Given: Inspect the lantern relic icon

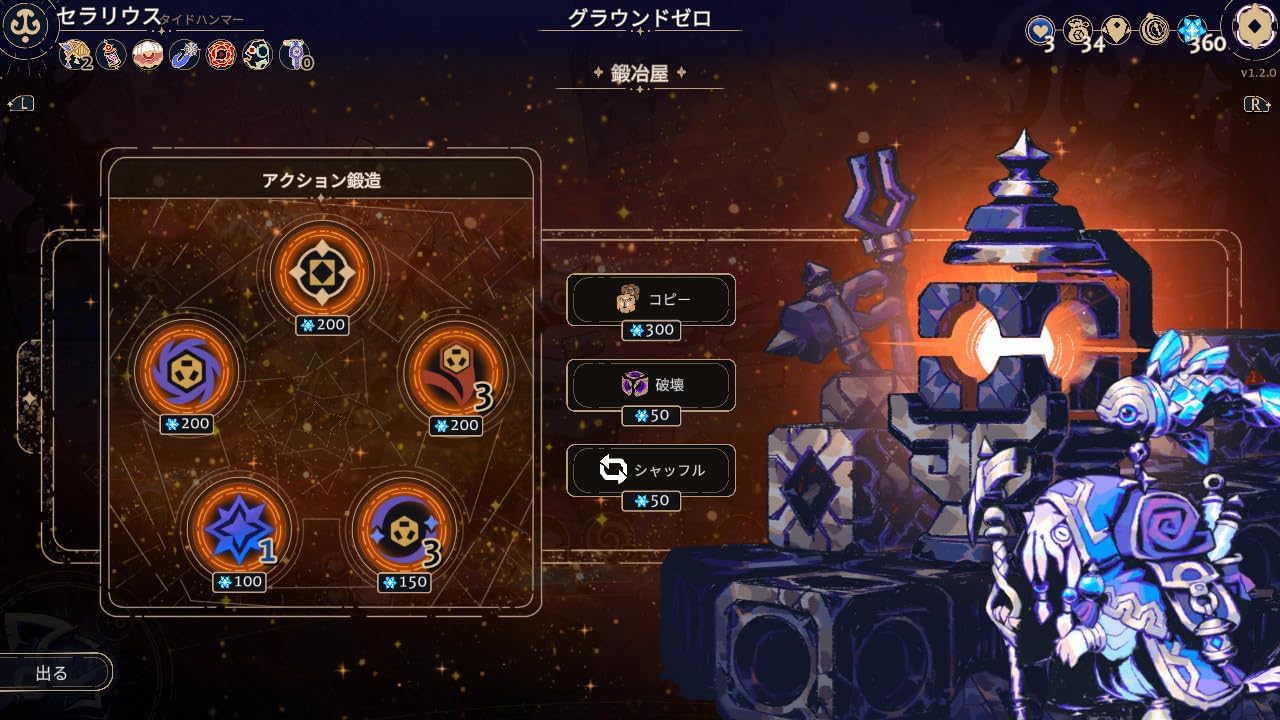Looking at the screenshot, I should [112, 54].
